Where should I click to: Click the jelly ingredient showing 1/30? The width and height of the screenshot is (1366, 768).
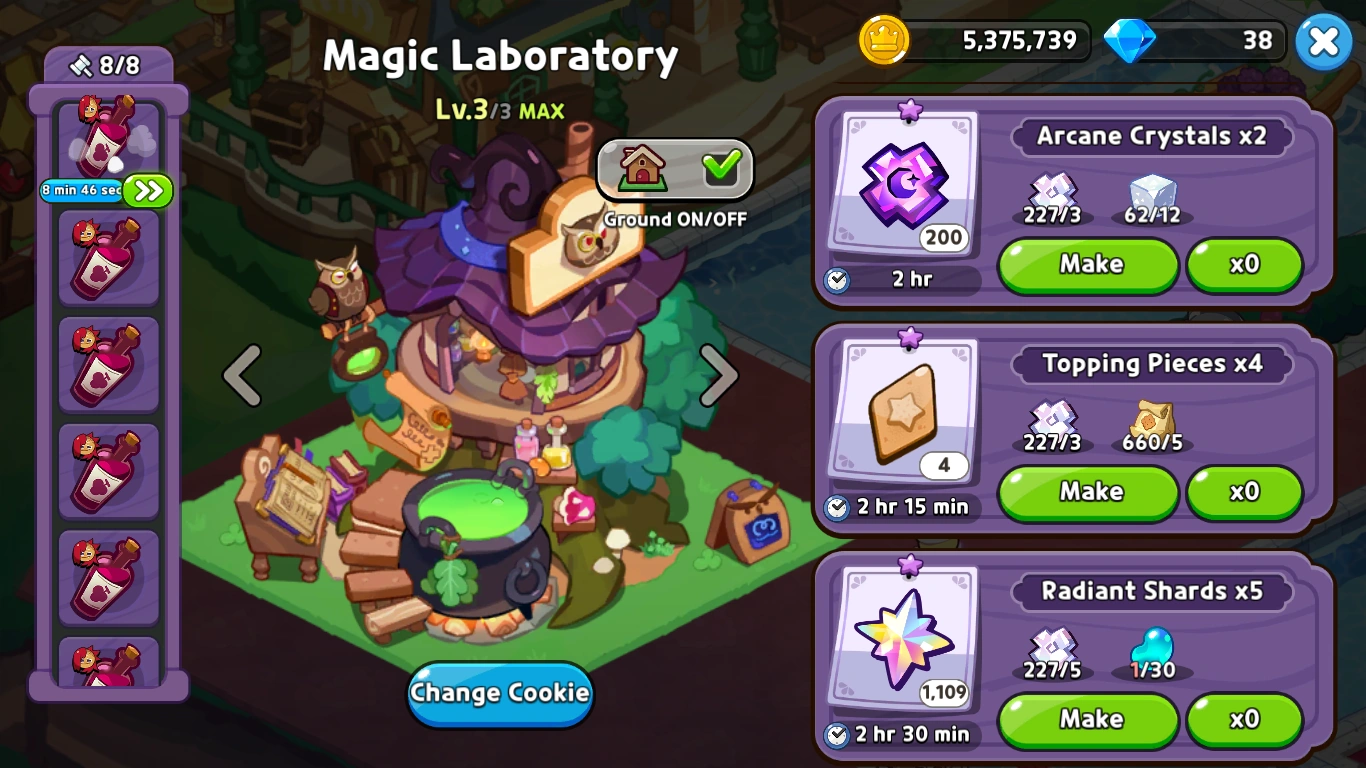click(x=1154, y=645)
